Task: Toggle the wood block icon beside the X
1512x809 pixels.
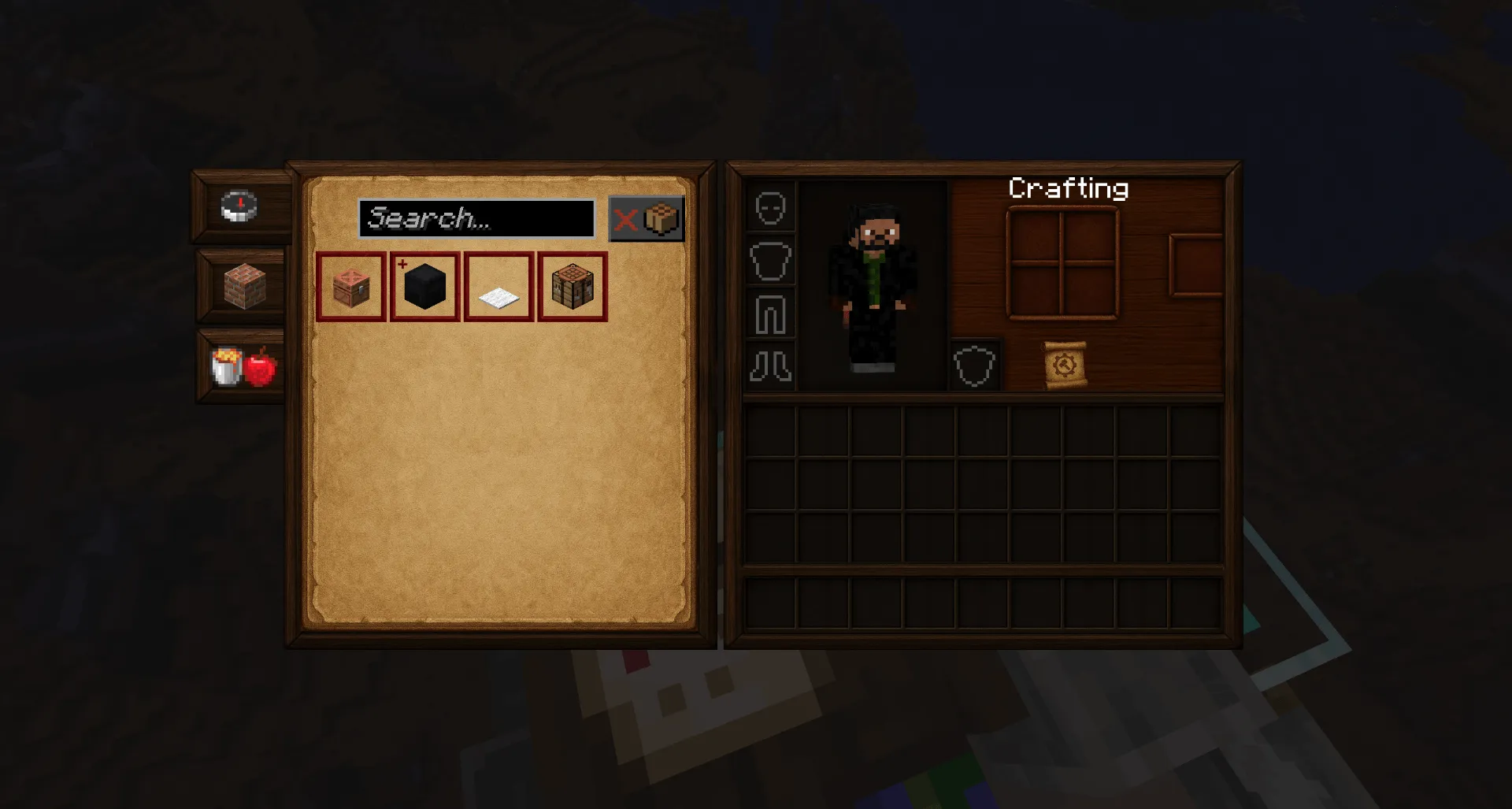Action: pos(660,218)
